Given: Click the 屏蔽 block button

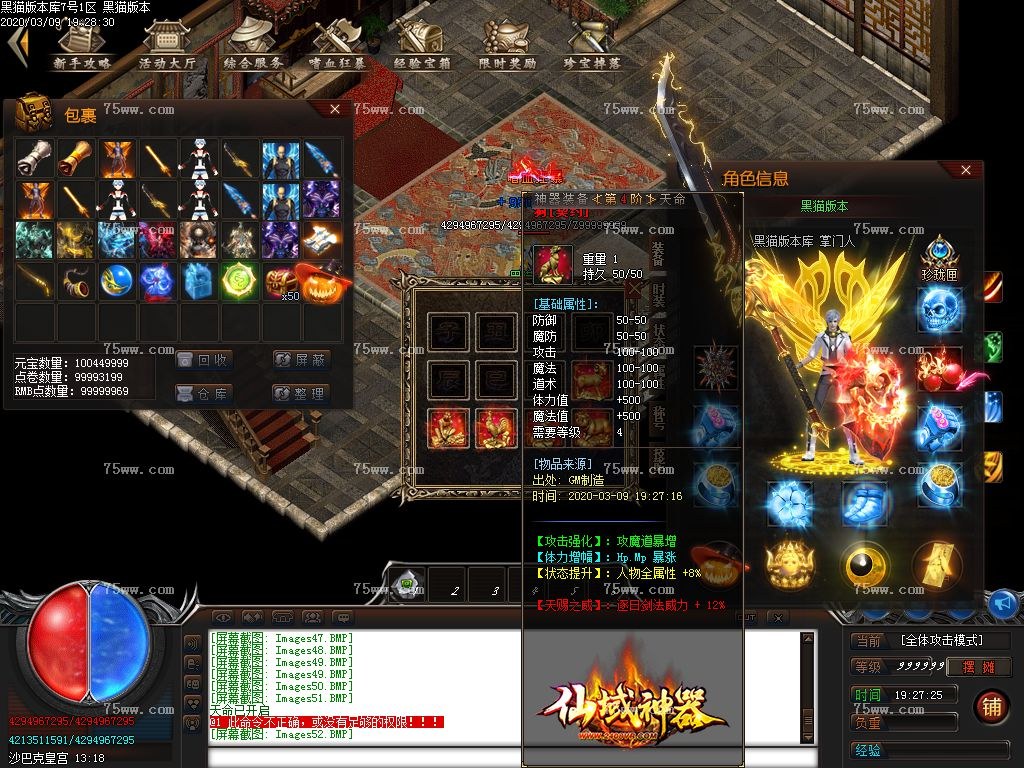Looking at the screenshot, I should click(301, 360).
